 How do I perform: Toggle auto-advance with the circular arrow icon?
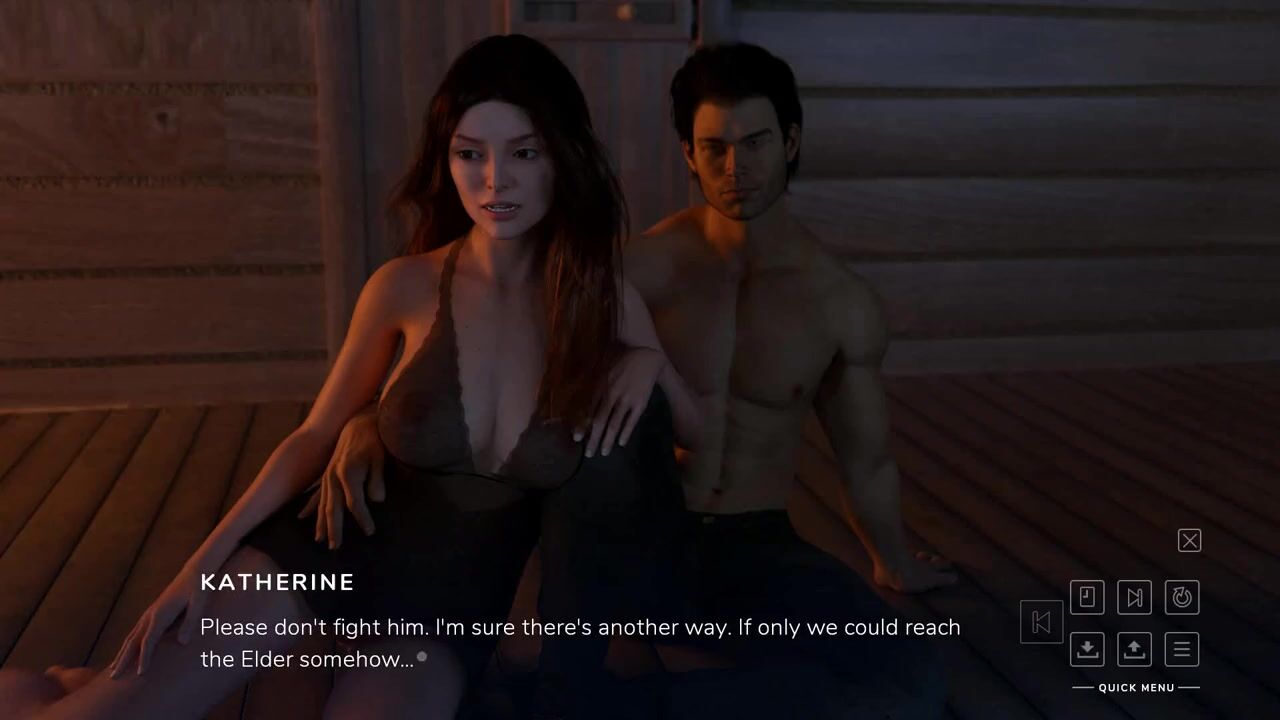click(1182, 598)
